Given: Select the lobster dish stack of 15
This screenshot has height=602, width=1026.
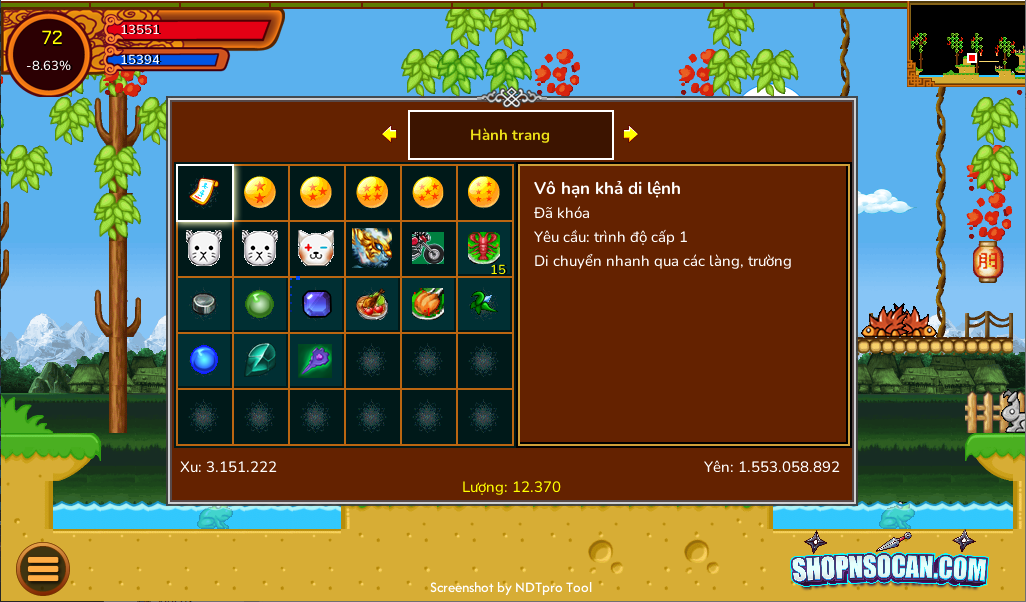Looking at the screenshot, I should (485, 249).
